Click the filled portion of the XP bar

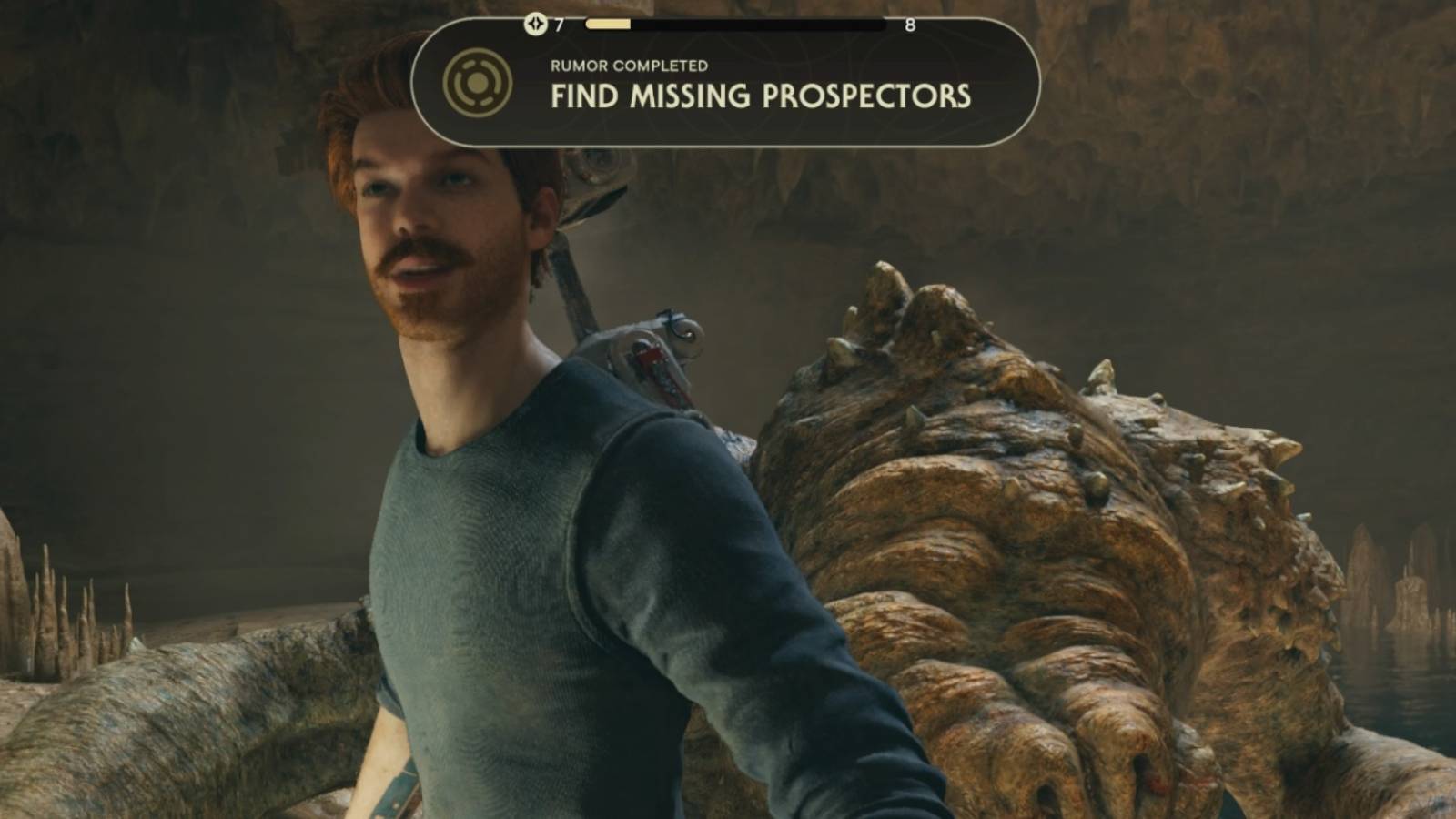point(610,25)
